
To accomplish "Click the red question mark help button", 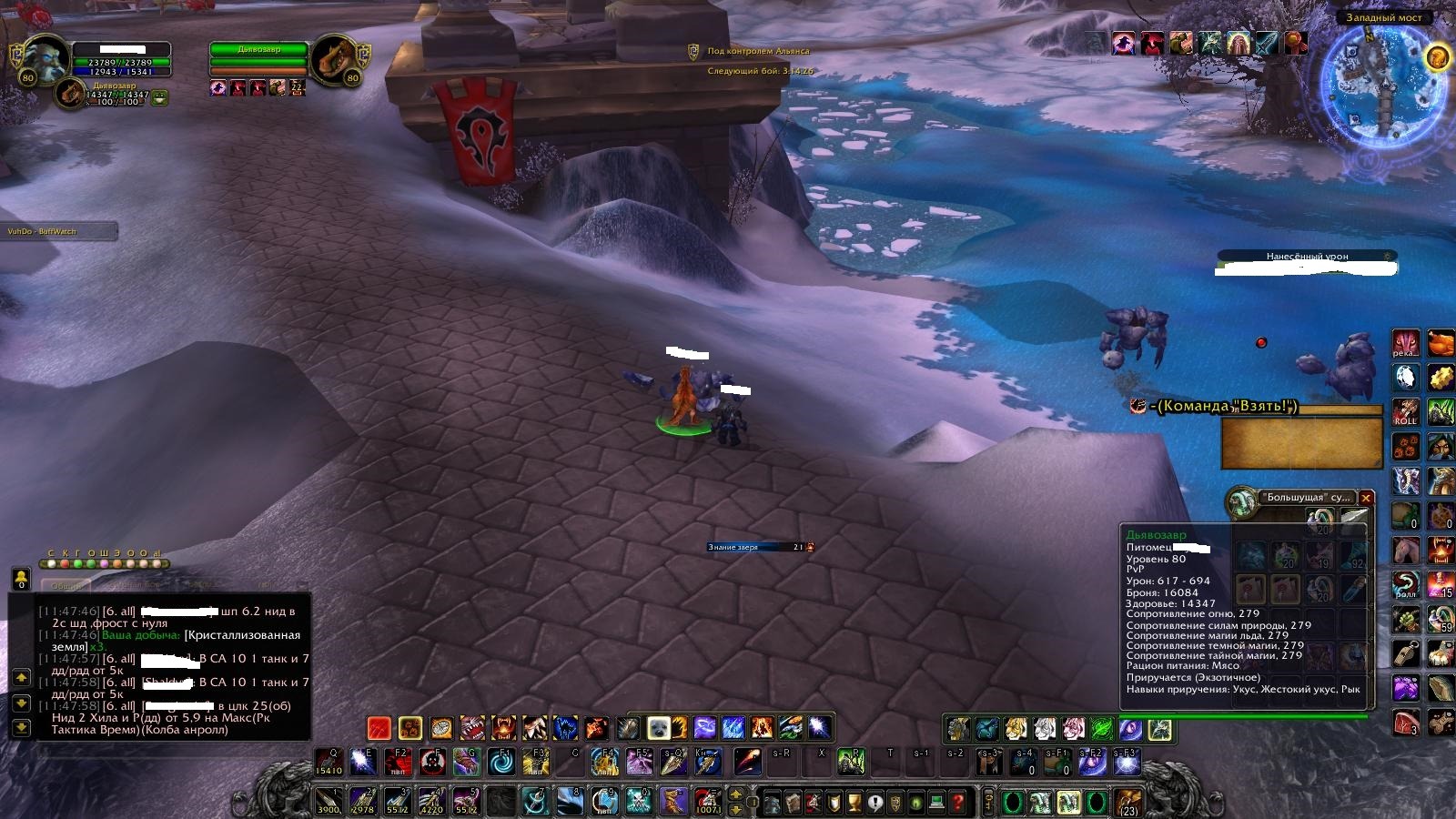I will (x=957, y=802).
